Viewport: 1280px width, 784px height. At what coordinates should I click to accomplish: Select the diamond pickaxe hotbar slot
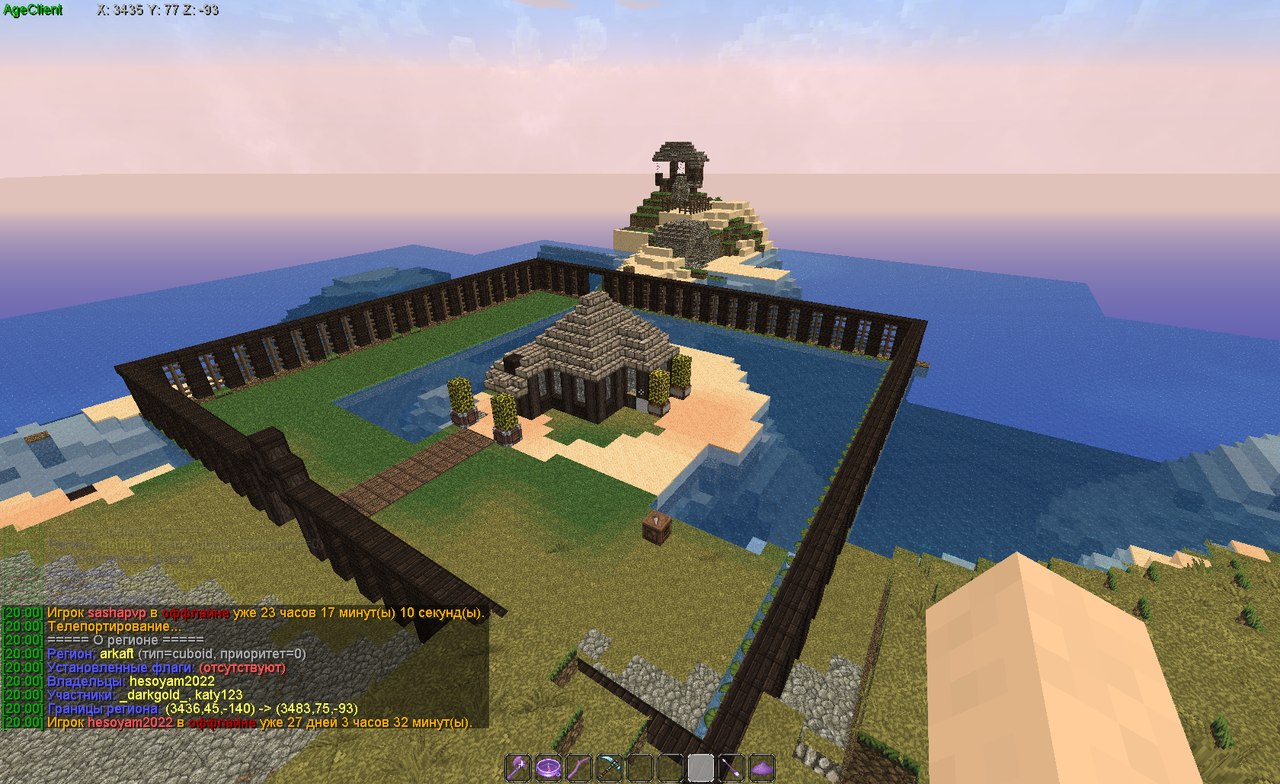(x=609, y=767)
